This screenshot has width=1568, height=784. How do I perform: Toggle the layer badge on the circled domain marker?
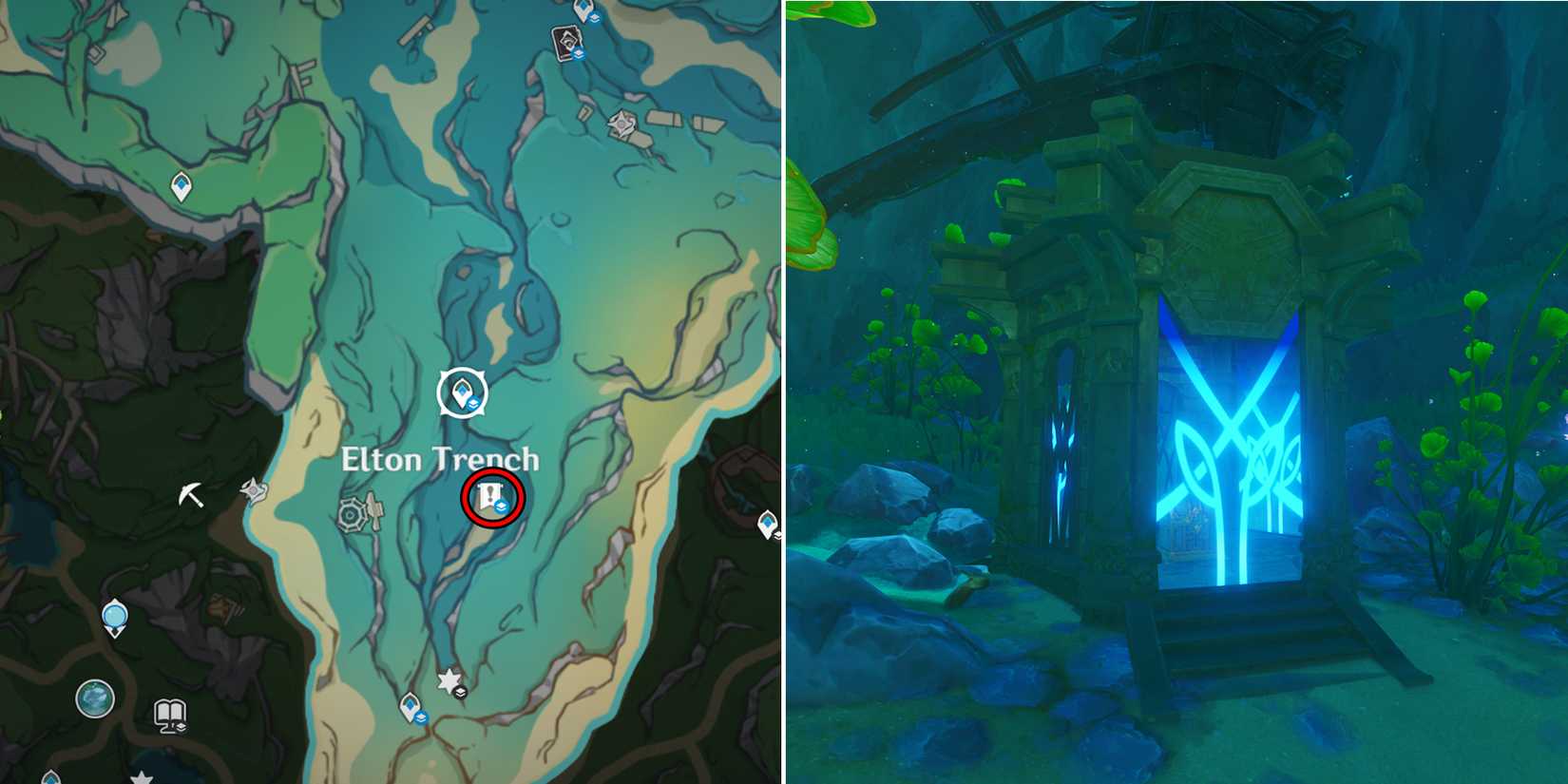(x=501, y=506)
